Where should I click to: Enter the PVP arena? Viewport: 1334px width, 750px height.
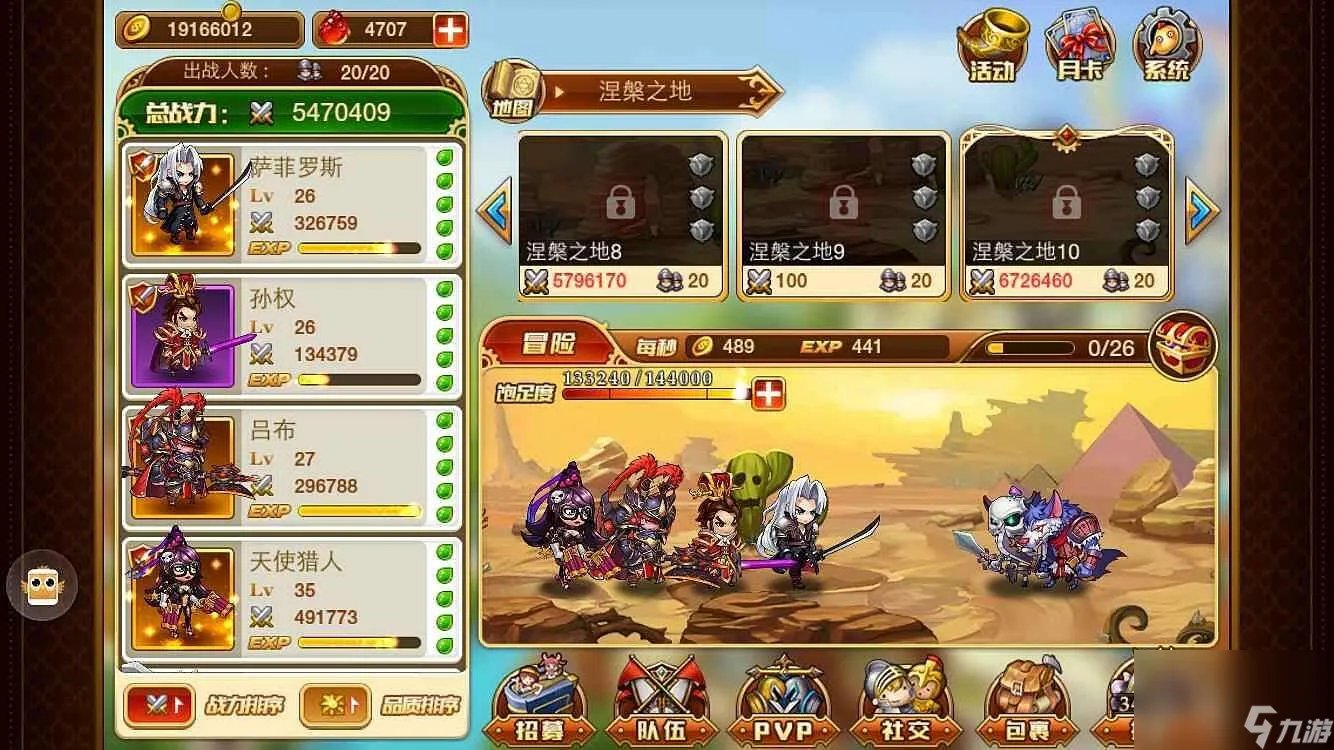click(782, 705)
